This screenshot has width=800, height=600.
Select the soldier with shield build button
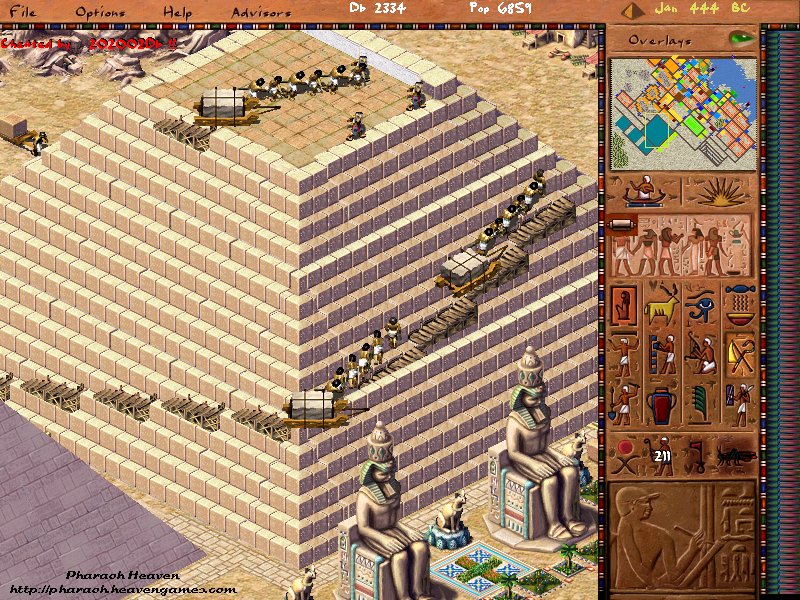741,404
